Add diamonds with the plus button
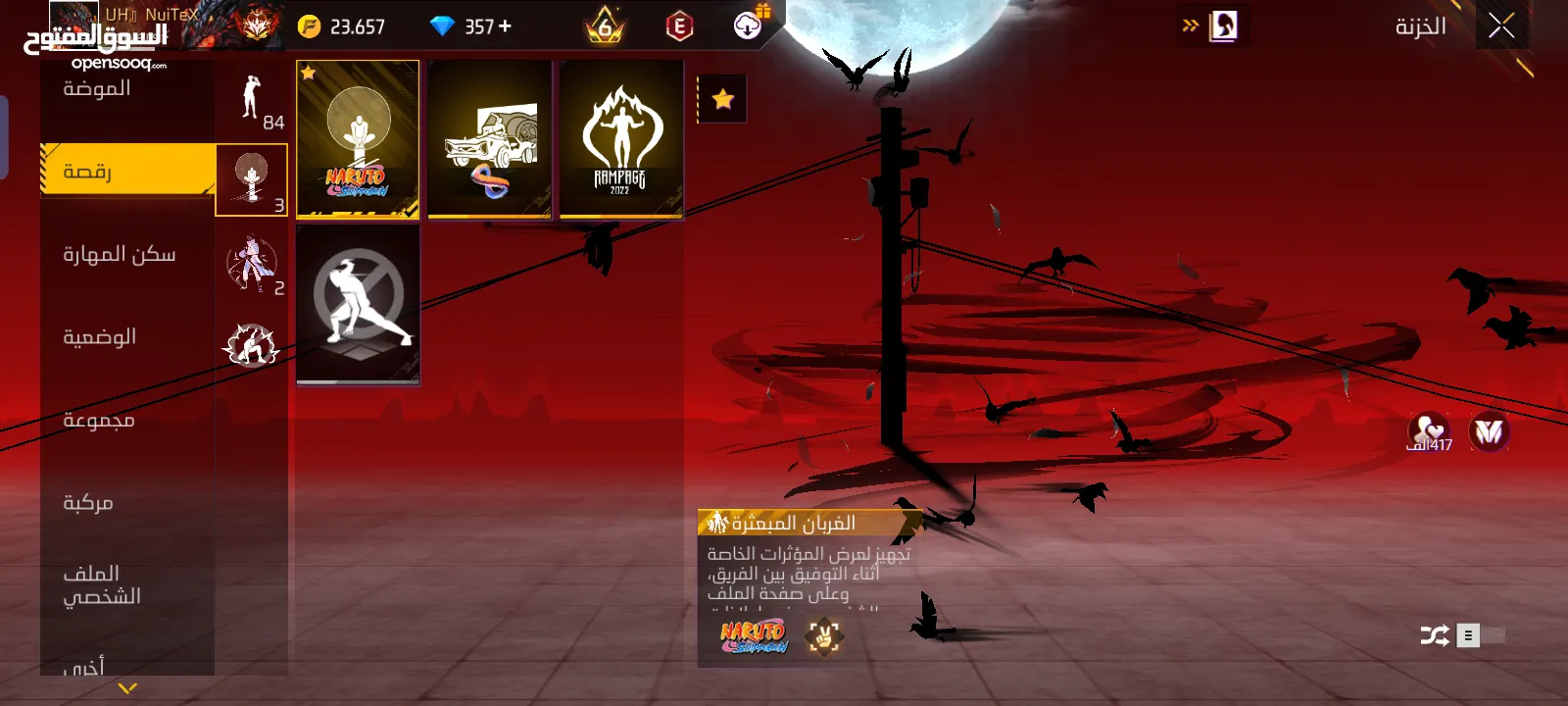 coord(505,26)
